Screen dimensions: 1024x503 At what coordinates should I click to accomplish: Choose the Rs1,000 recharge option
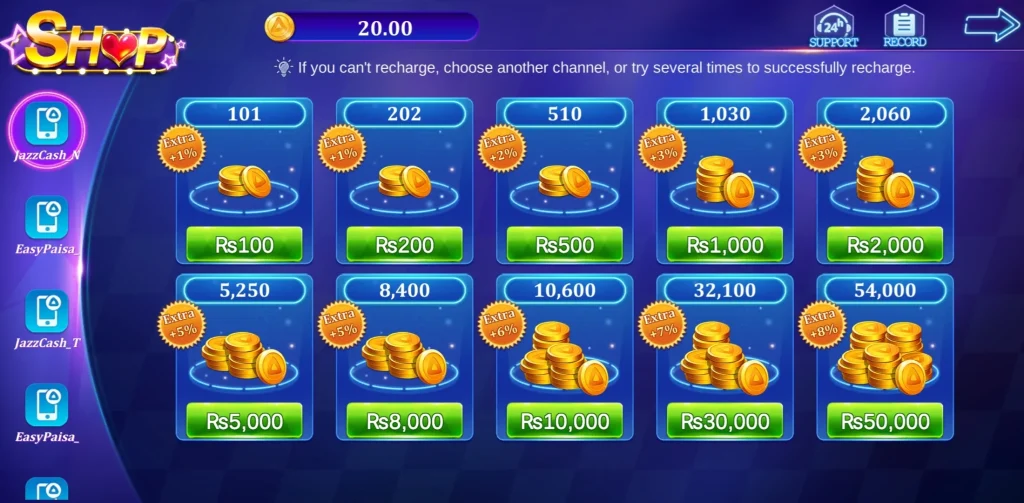coord(724,244)
